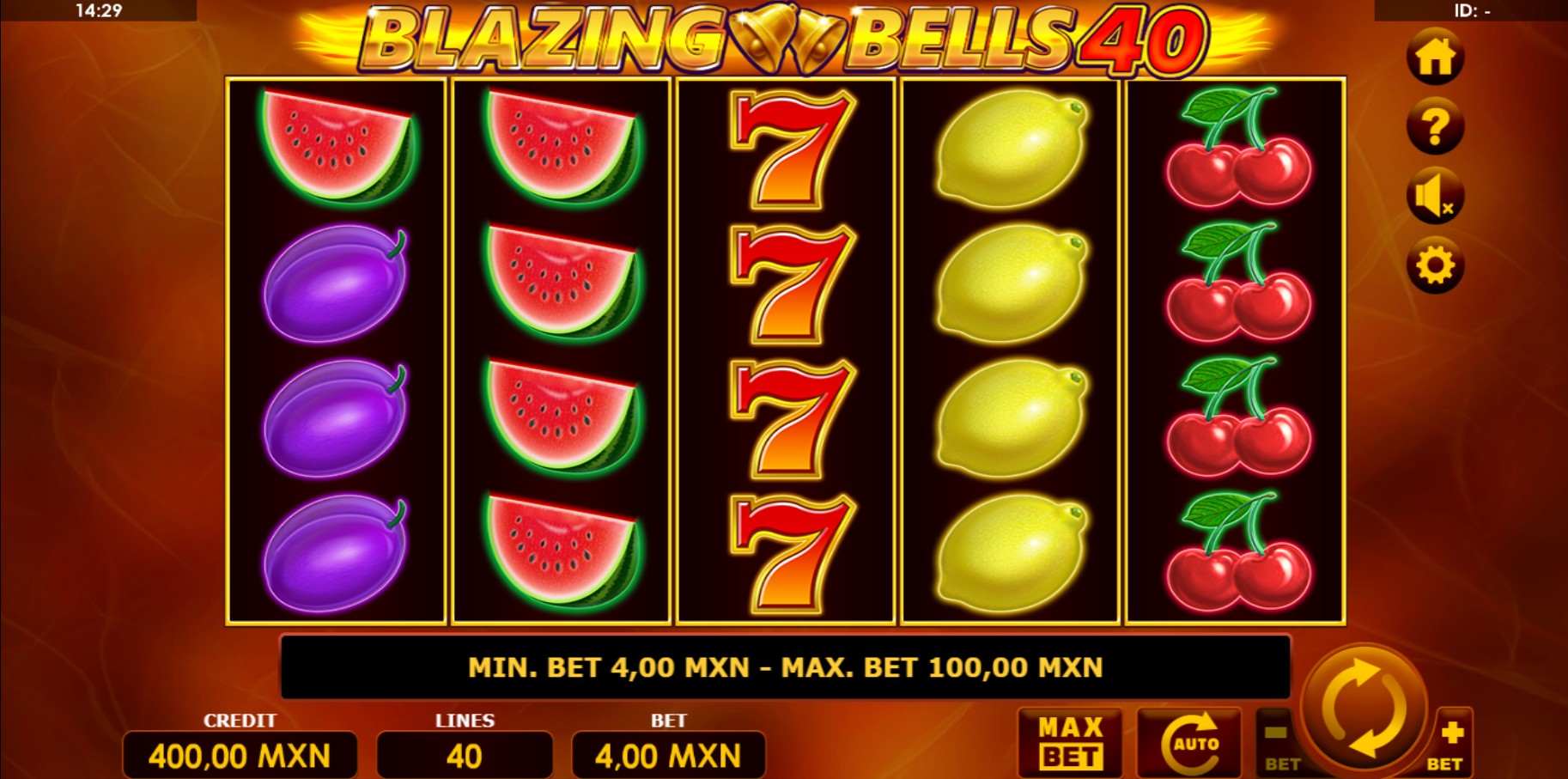This screenshot has width=1568, height=779.
Task: Toggle sound on using the speaker icon
Action: click(x=1436, y=196)
